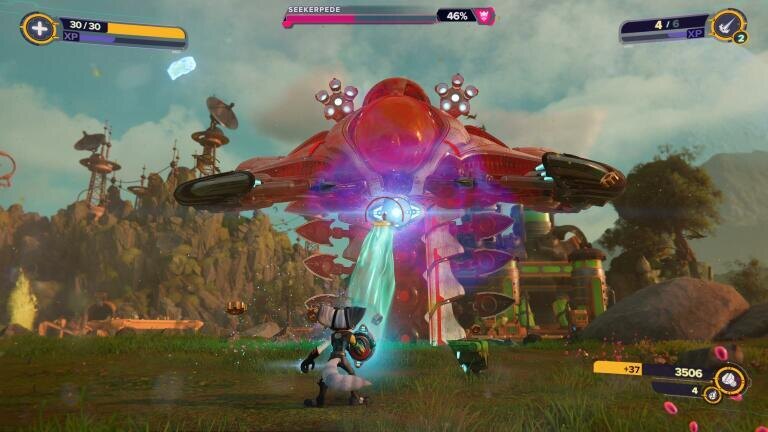Select the equipped weapon icon
Image resolution: width=768 pixels, height=432 pixels.
pyautogui.click(x=728, y=25)
